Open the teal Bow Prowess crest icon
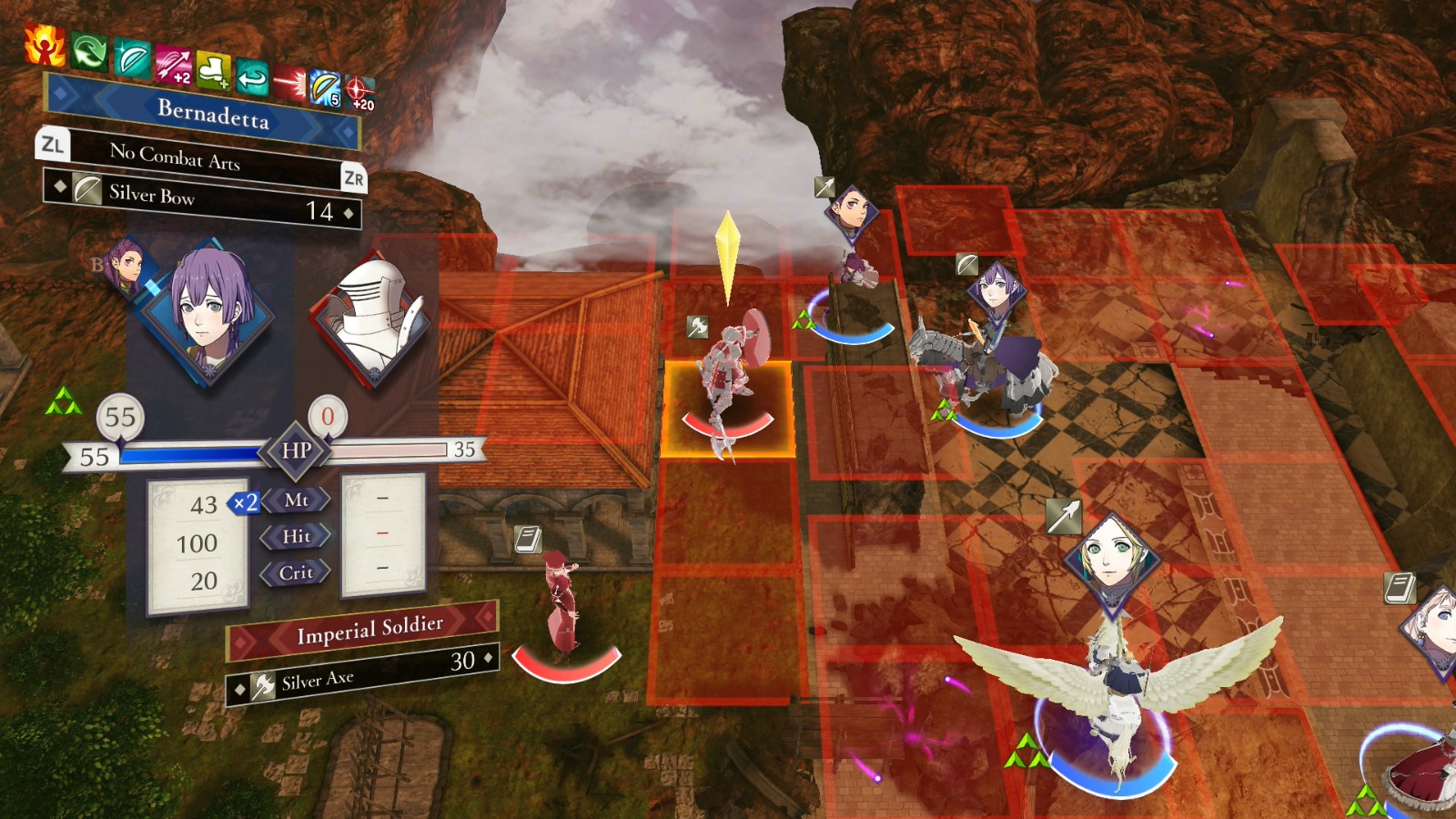Screen dimensions: 1456x819 point(131,59)
